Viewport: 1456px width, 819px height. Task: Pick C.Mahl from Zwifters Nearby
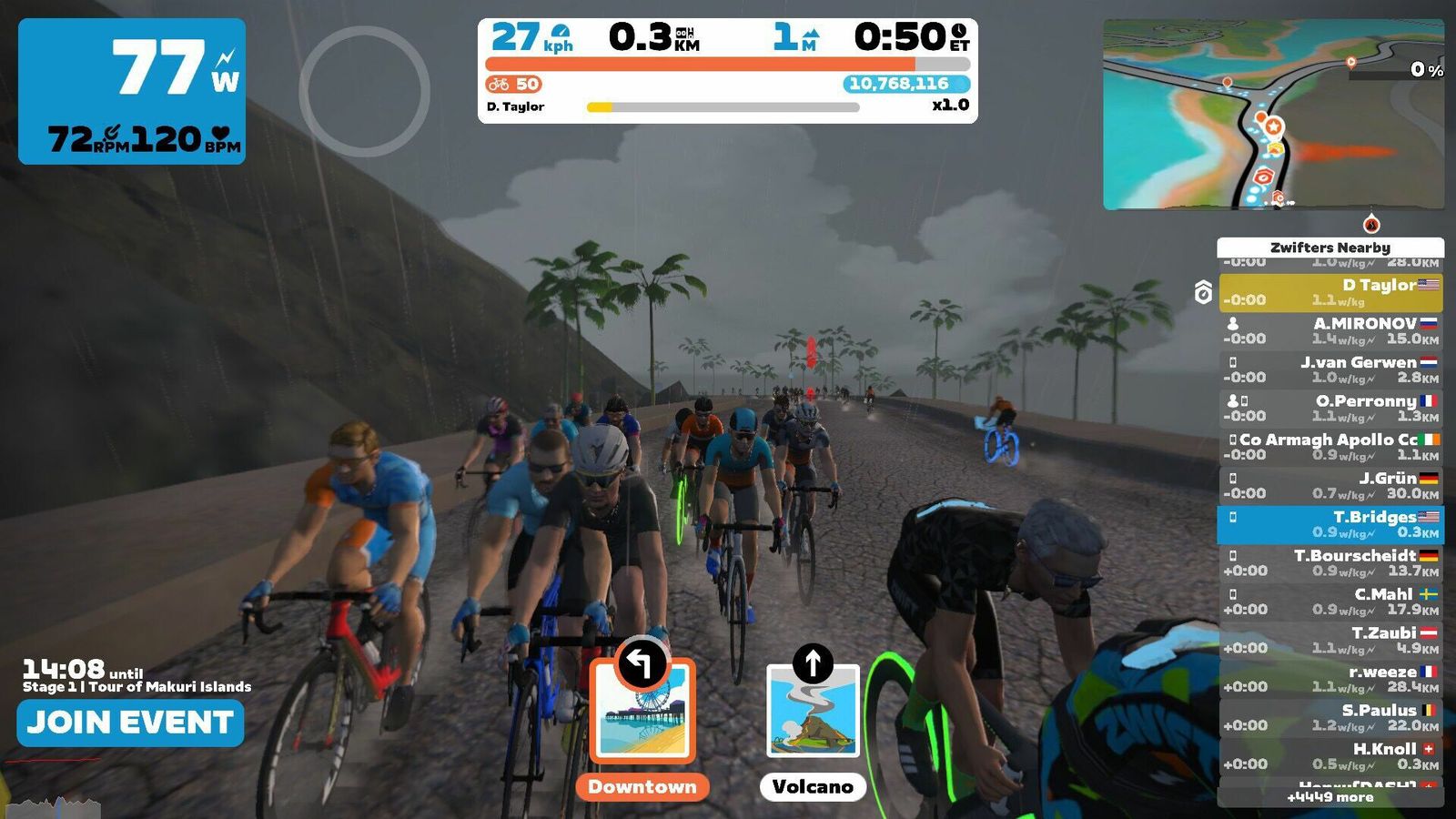(x=1330, y=602)
